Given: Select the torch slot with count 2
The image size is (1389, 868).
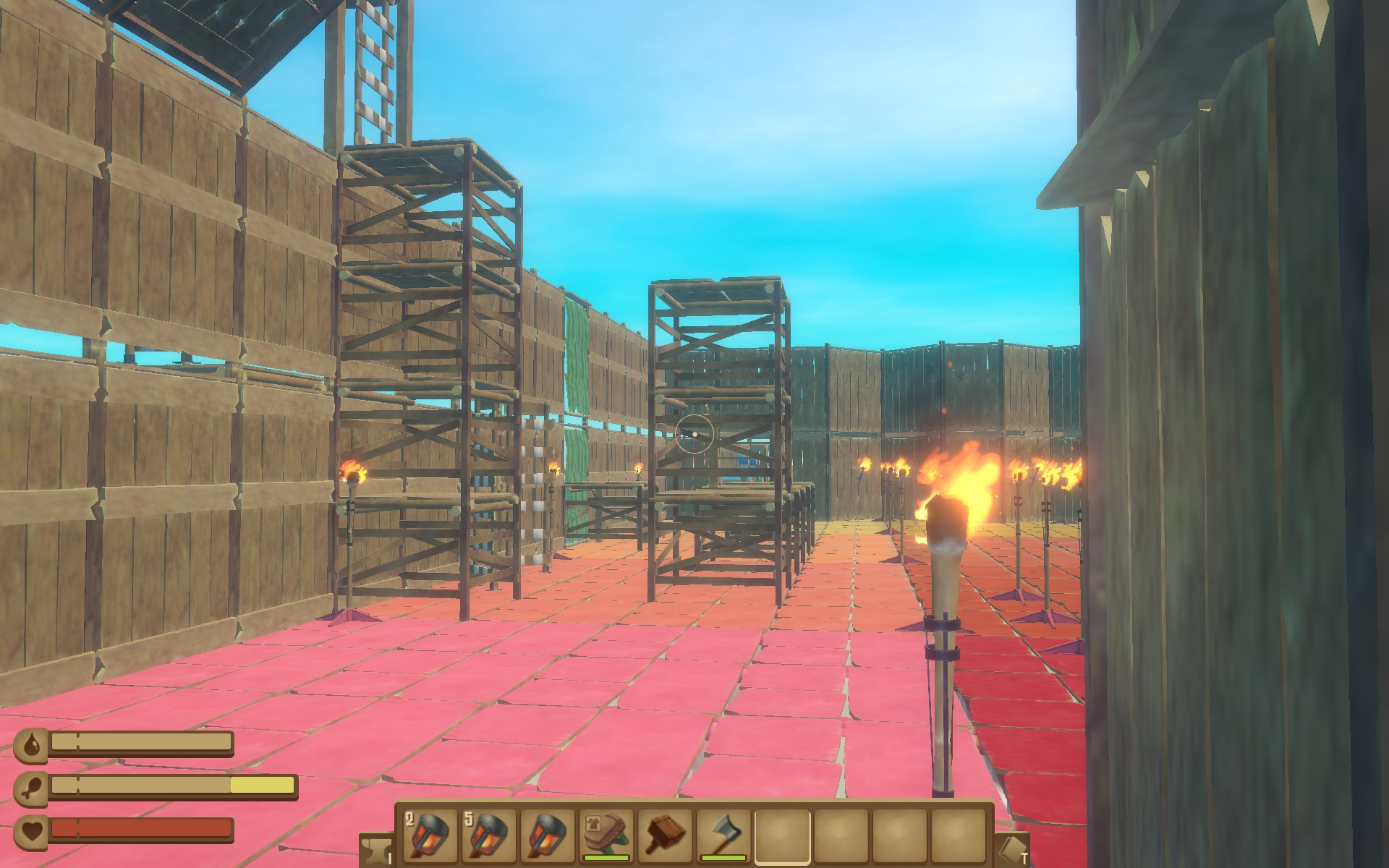Looking at the screenshot, I should tap(429, 835).
